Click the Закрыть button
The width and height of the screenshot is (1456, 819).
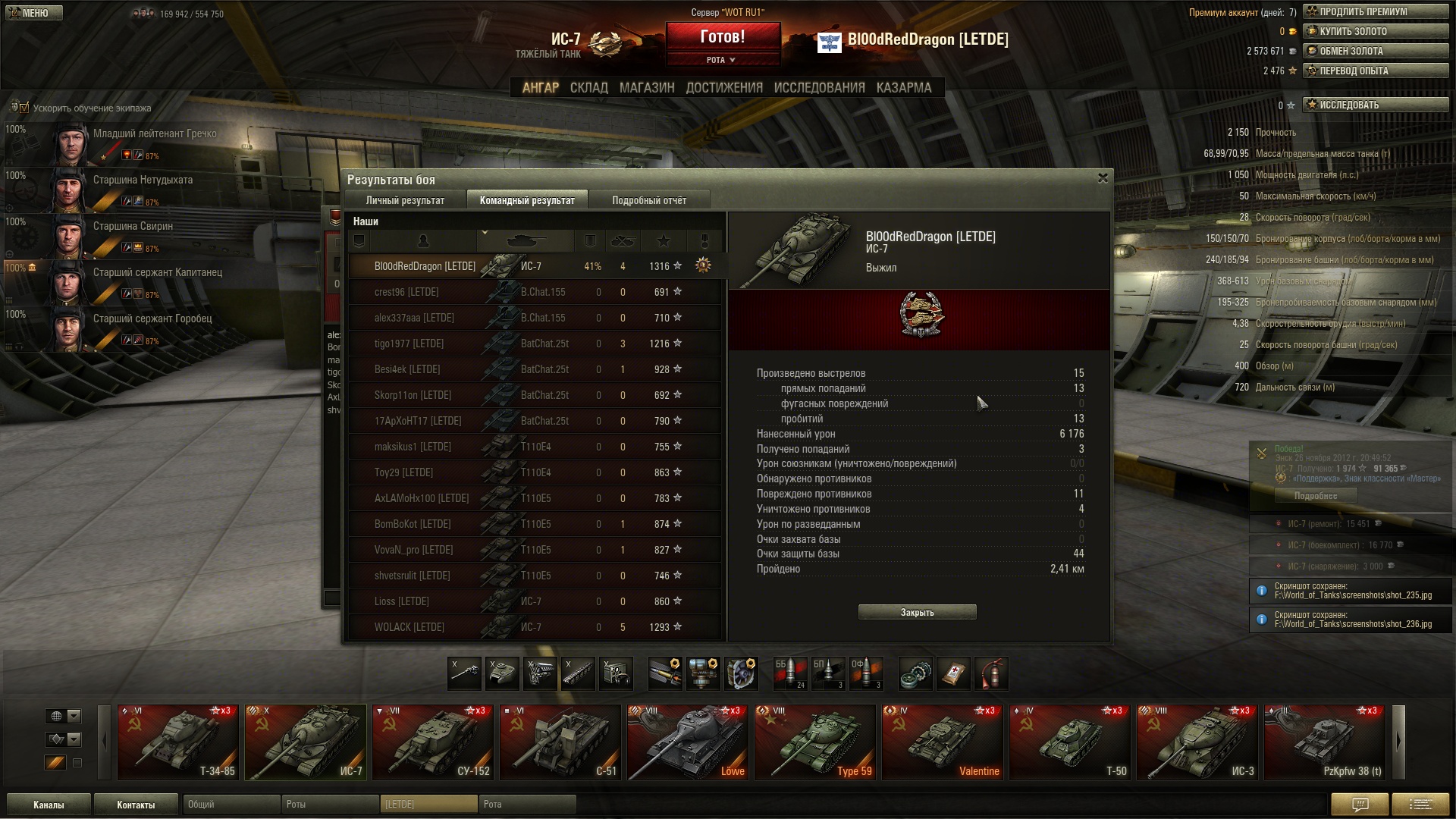[917, 612]
